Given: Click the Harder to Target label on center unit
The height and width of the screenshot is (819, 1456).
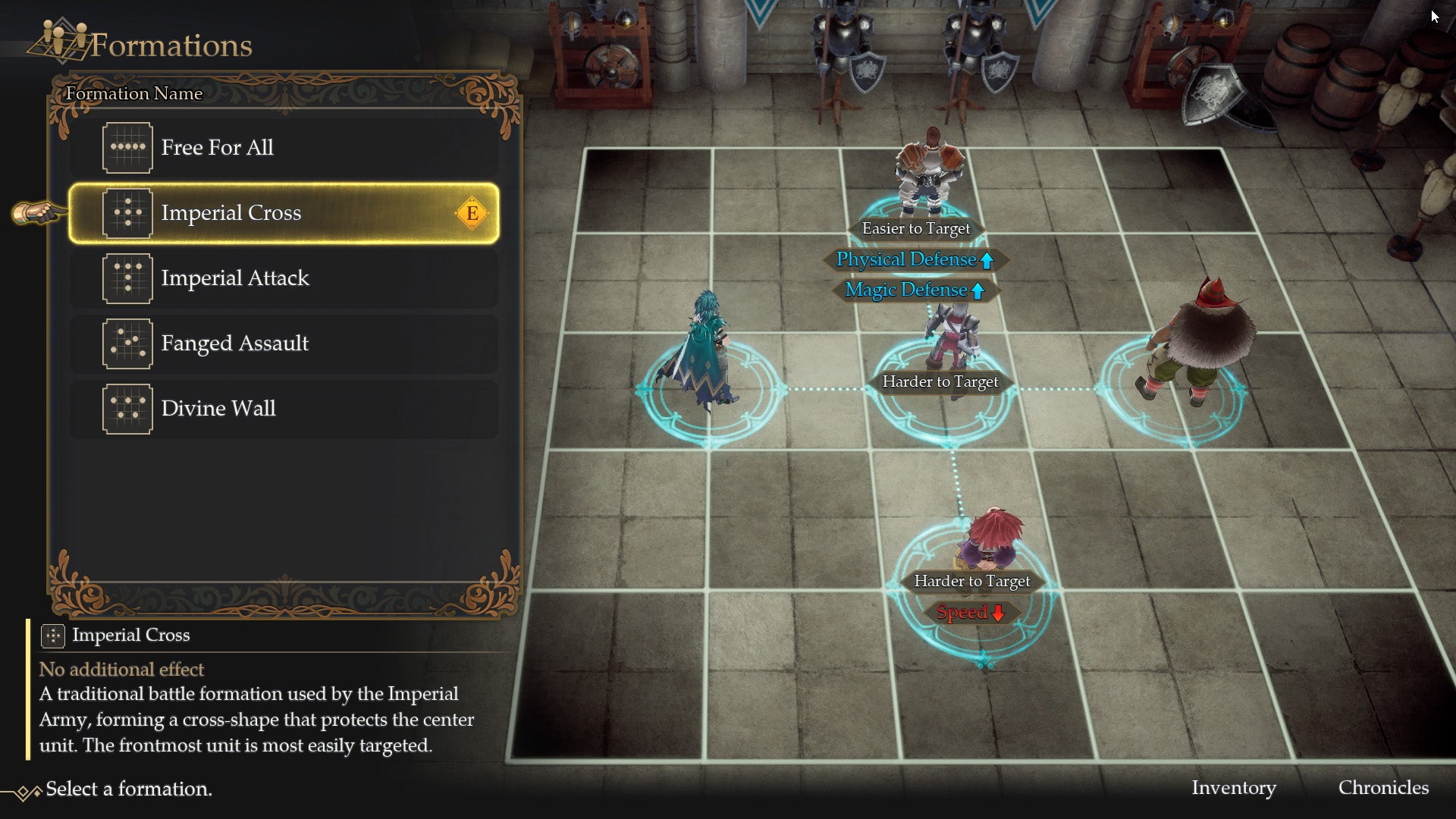Looking at the screenshot, I should (940, 381).
